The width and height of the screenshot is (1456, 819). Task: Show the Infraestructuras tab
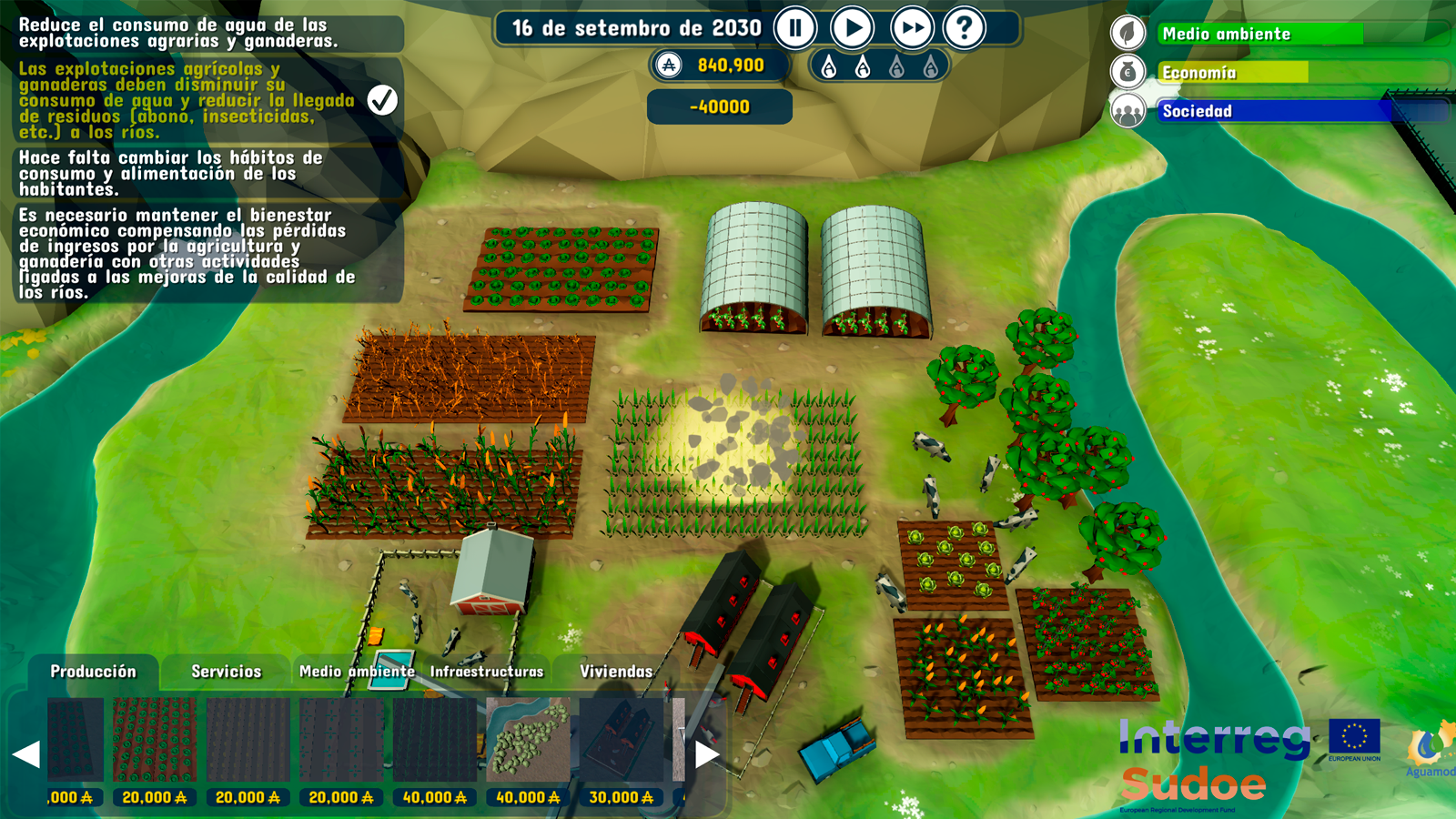(x=486, y=672)
